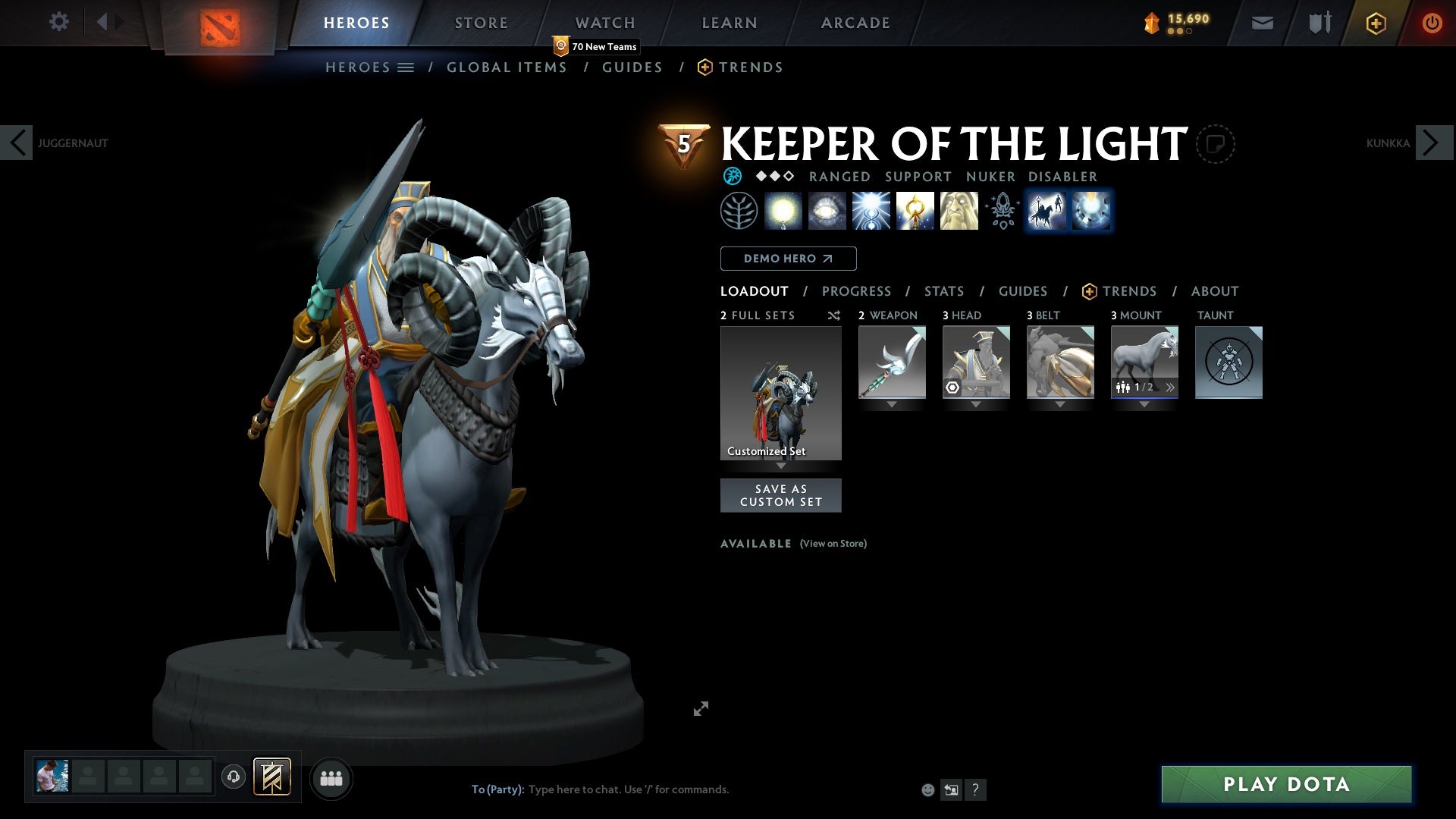The image size is (1456, 819).
Task: Go to previous hero Juggernaut
Action: [x=17, y=143]
